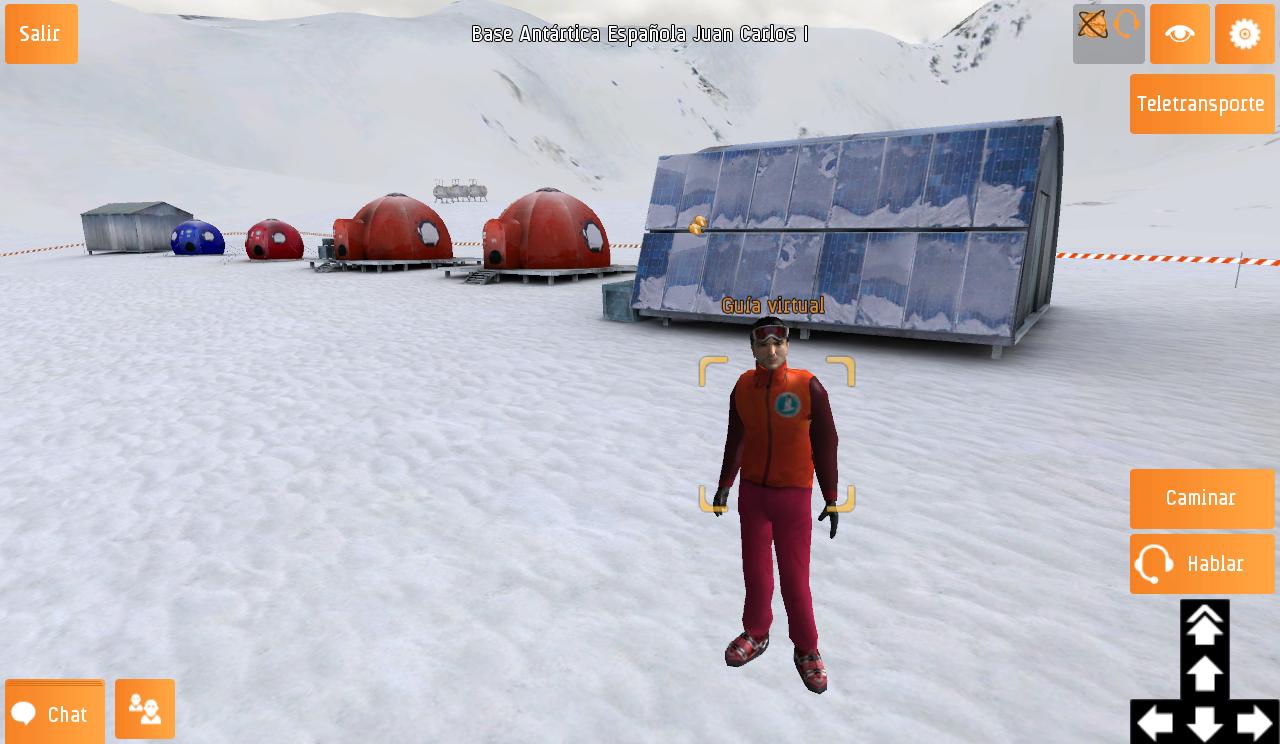This screenshot has height=744, width=1280.
Task: Toggle the Caminar walk mode
Action: pos(1201,499)
